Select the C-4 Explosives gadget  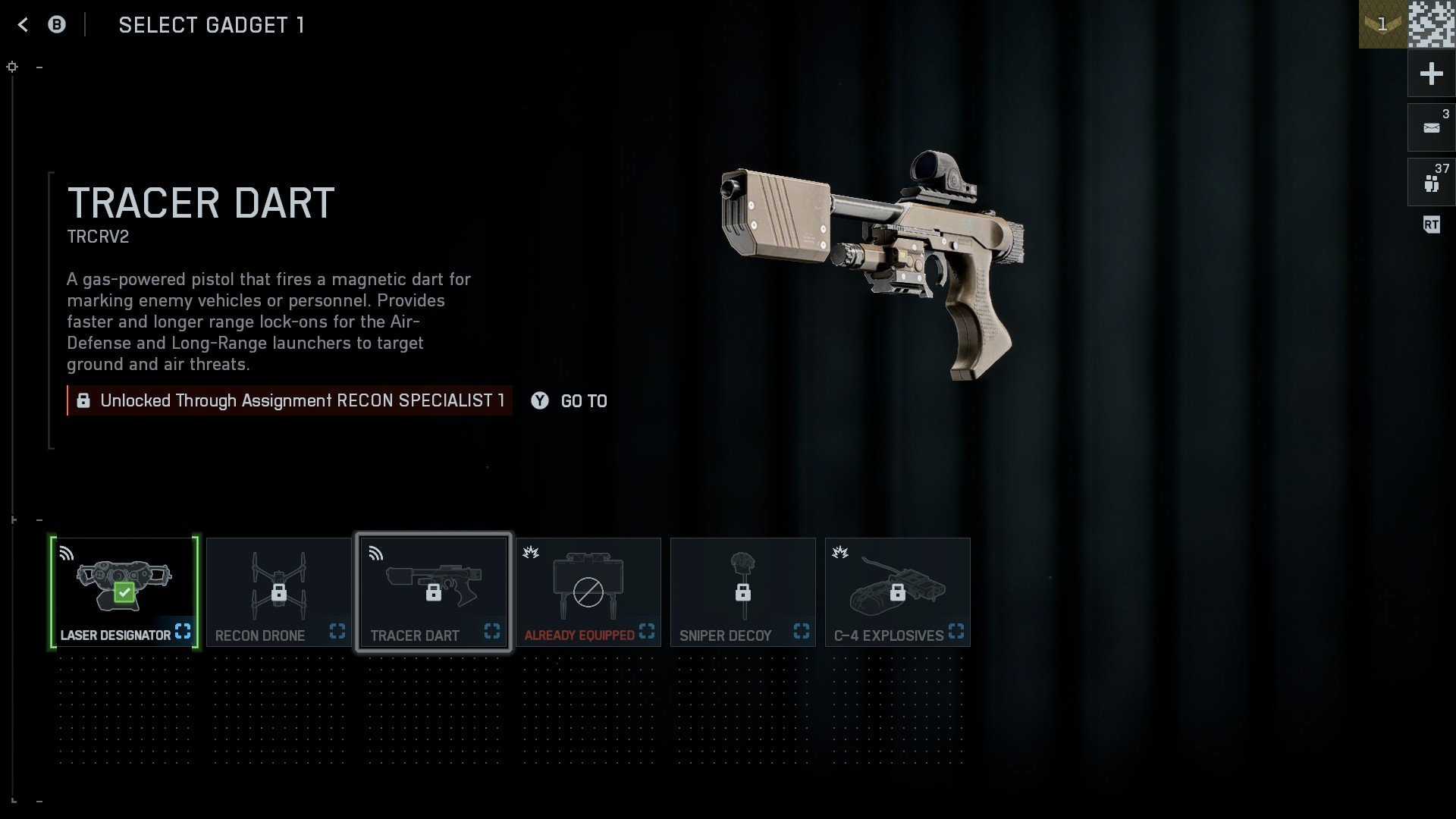[x=898, y=588]
